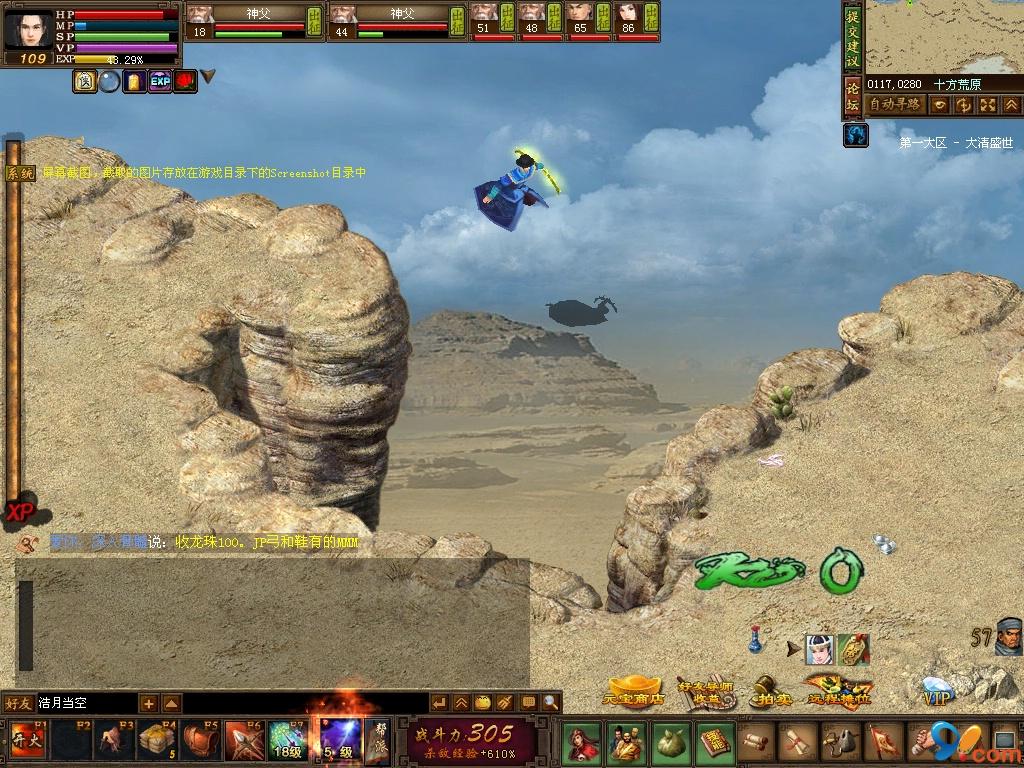The width and height of the screenshot is (1024, 768).
Task: Open the 提交建议 suggestion tab
Action: click(852, 36)
